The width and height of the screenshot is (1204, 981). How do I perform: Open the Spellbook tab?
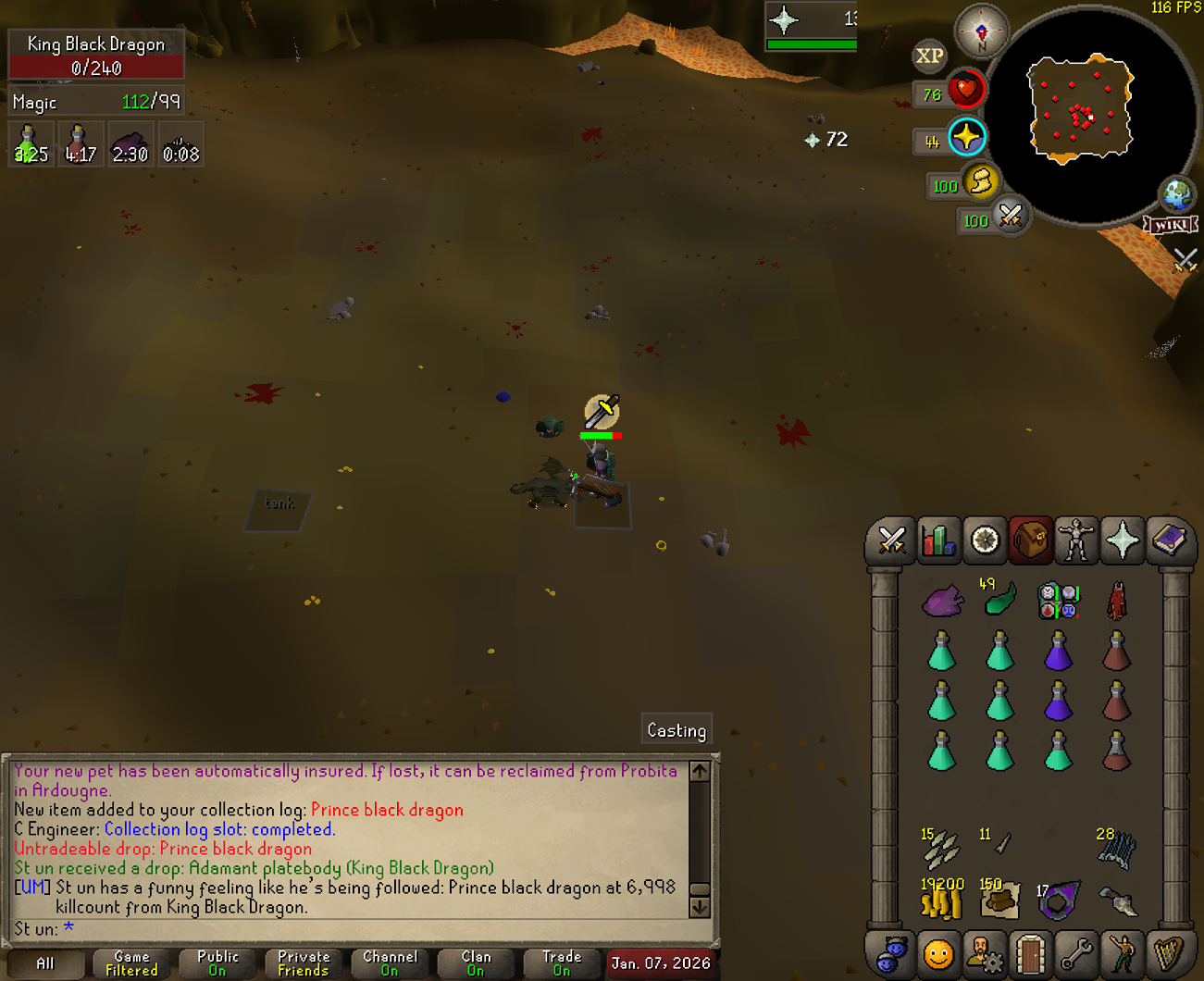1169,540
